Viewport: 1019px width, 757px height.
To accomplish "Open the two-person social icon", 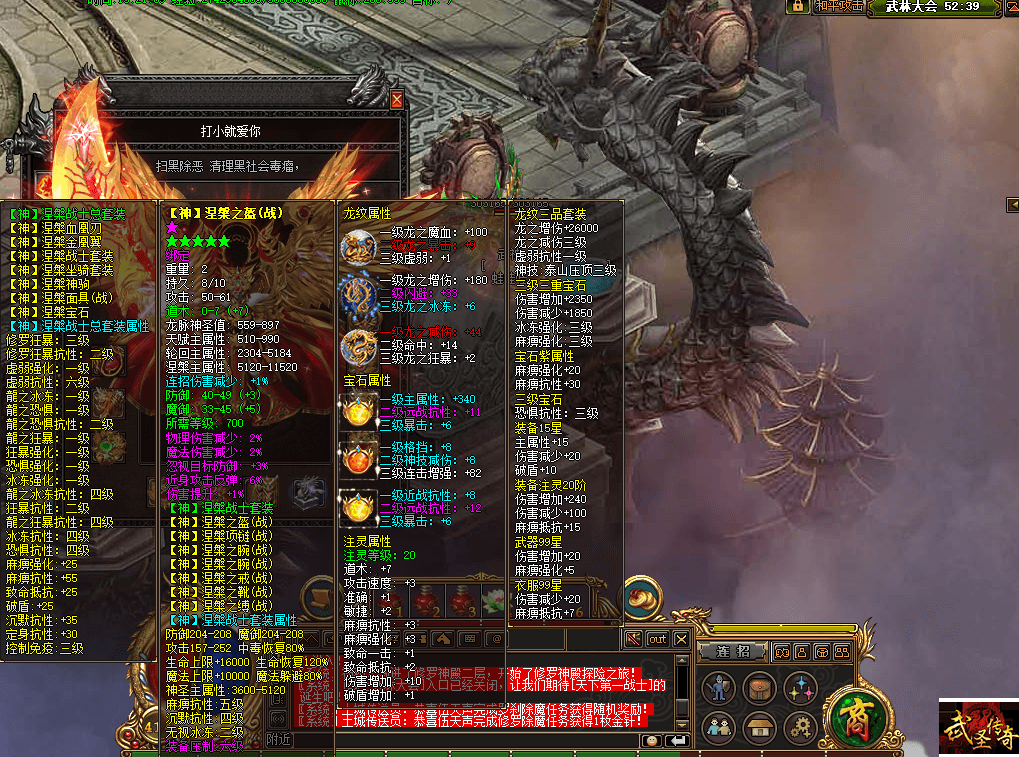I will click(x=717, y=727).
